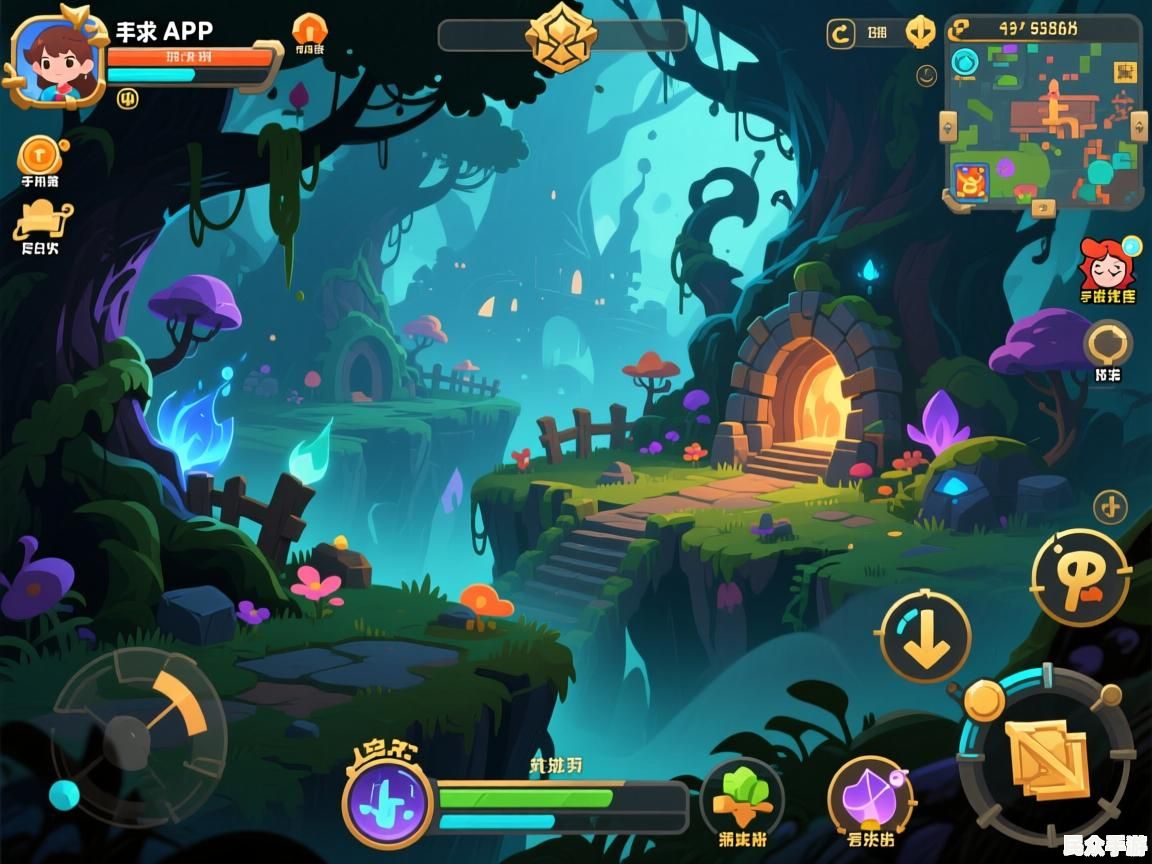The width and height of the screenshot is (1152, 864).
Task: Select the gold coin icon under the portrait
Action: tap(40, 155)
